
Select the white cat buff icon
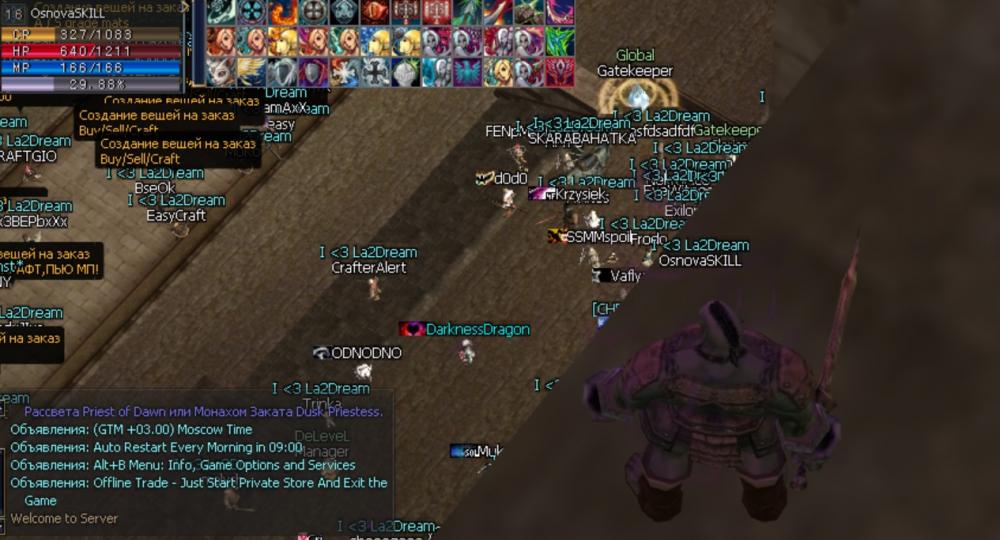point(221,72)
